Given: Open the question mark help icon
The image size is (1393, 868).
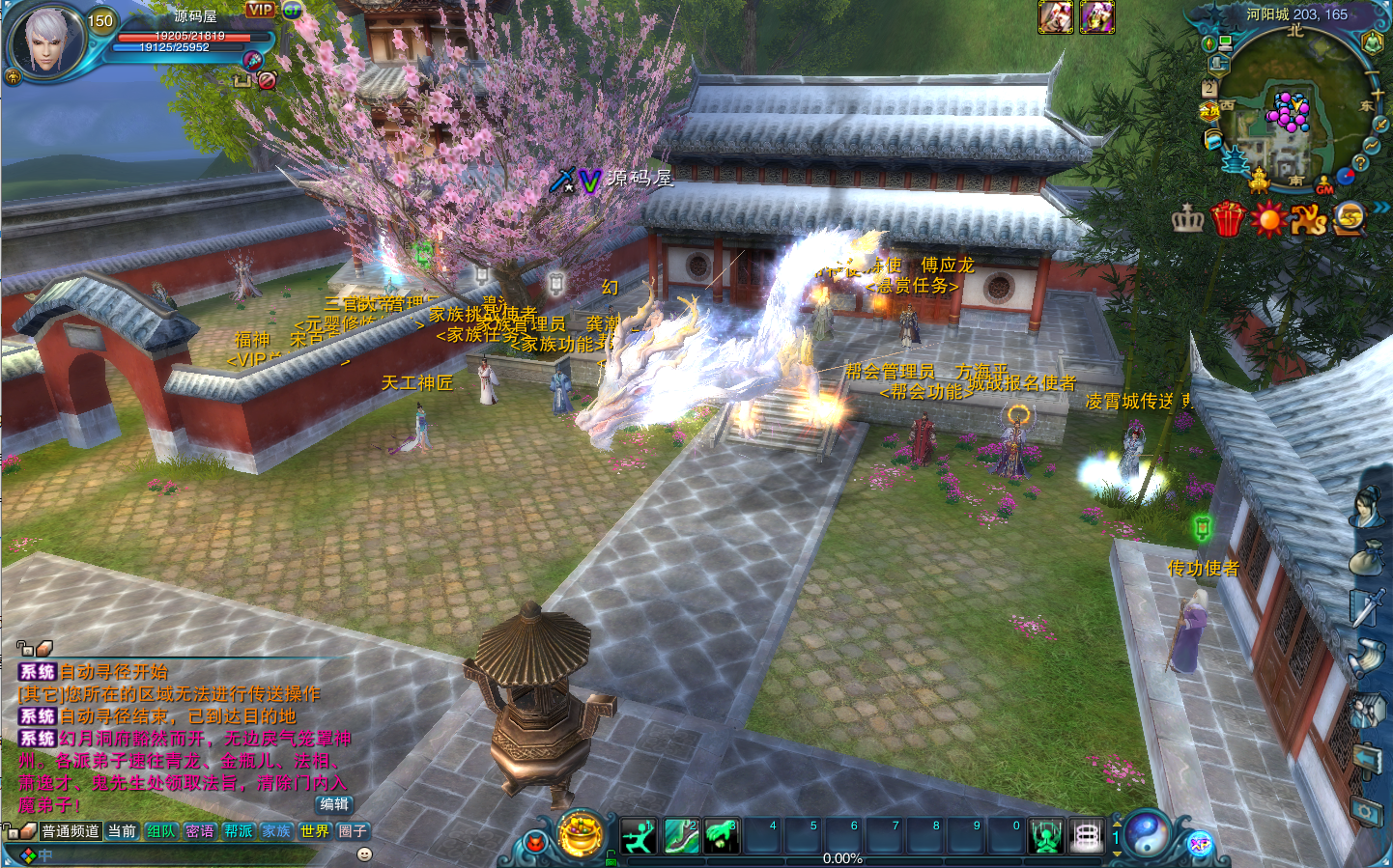Looking at the screenshot, I should click(x=1359, y=163).
